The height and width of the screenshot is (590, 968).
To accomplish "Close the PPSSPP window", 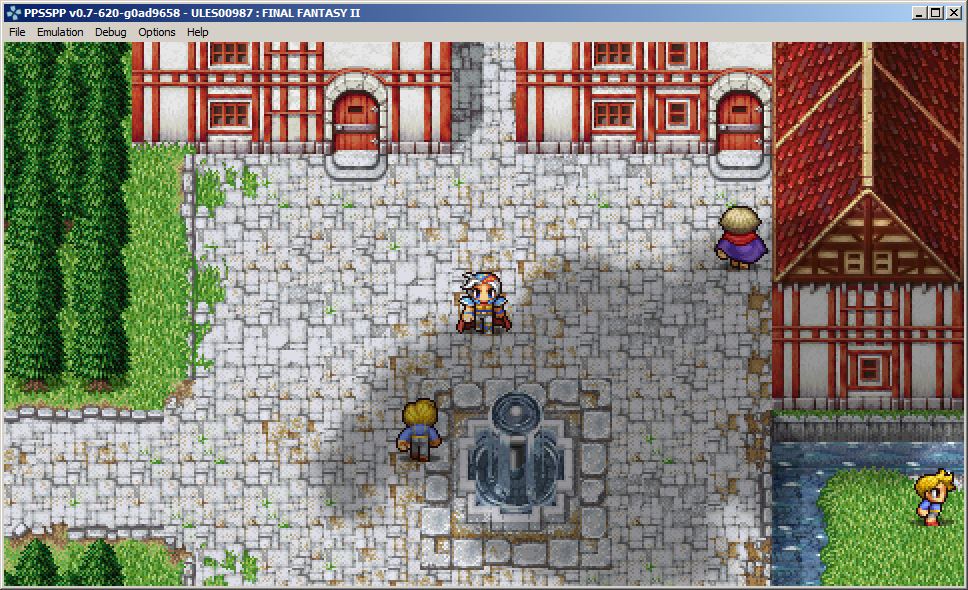I will (953, 13).
